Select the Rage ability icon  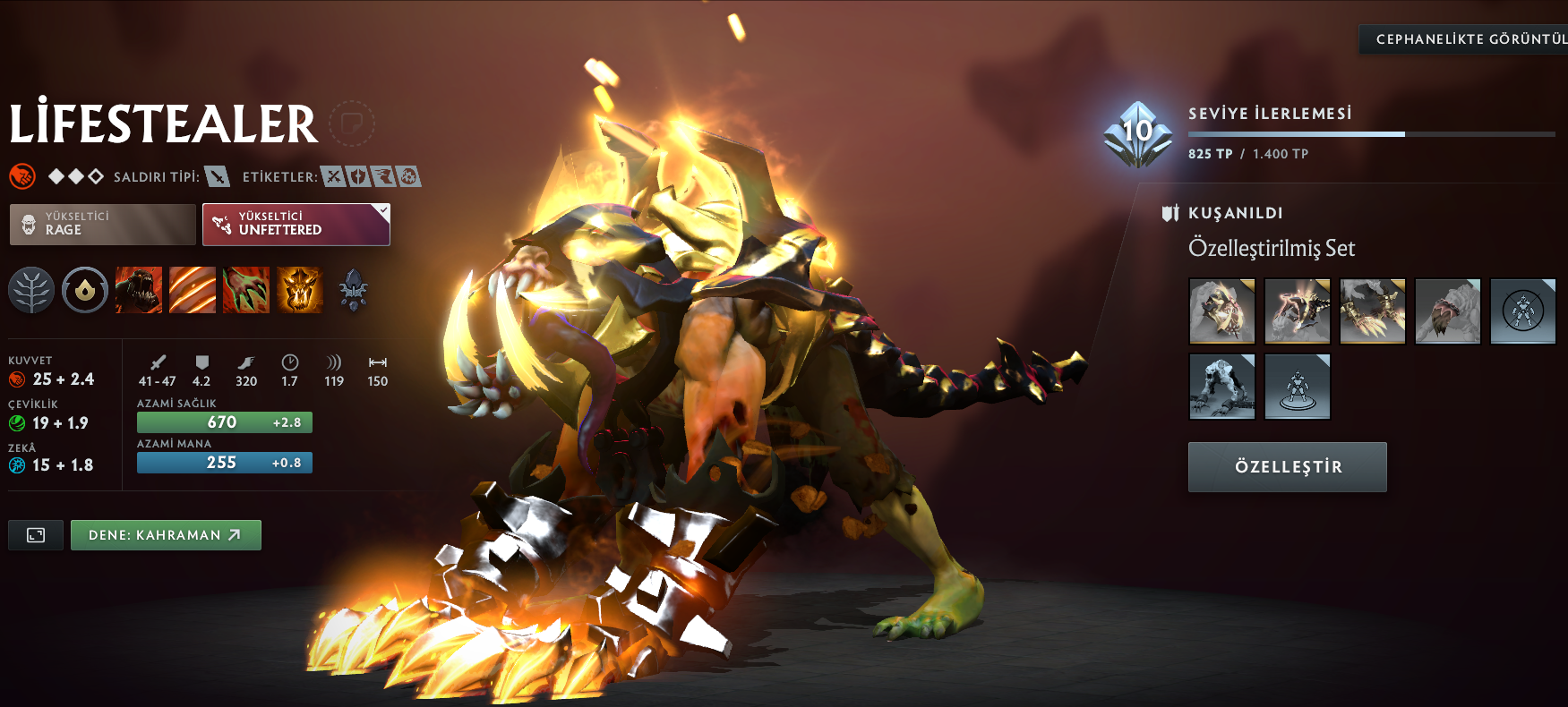click(x=139, y=290)
